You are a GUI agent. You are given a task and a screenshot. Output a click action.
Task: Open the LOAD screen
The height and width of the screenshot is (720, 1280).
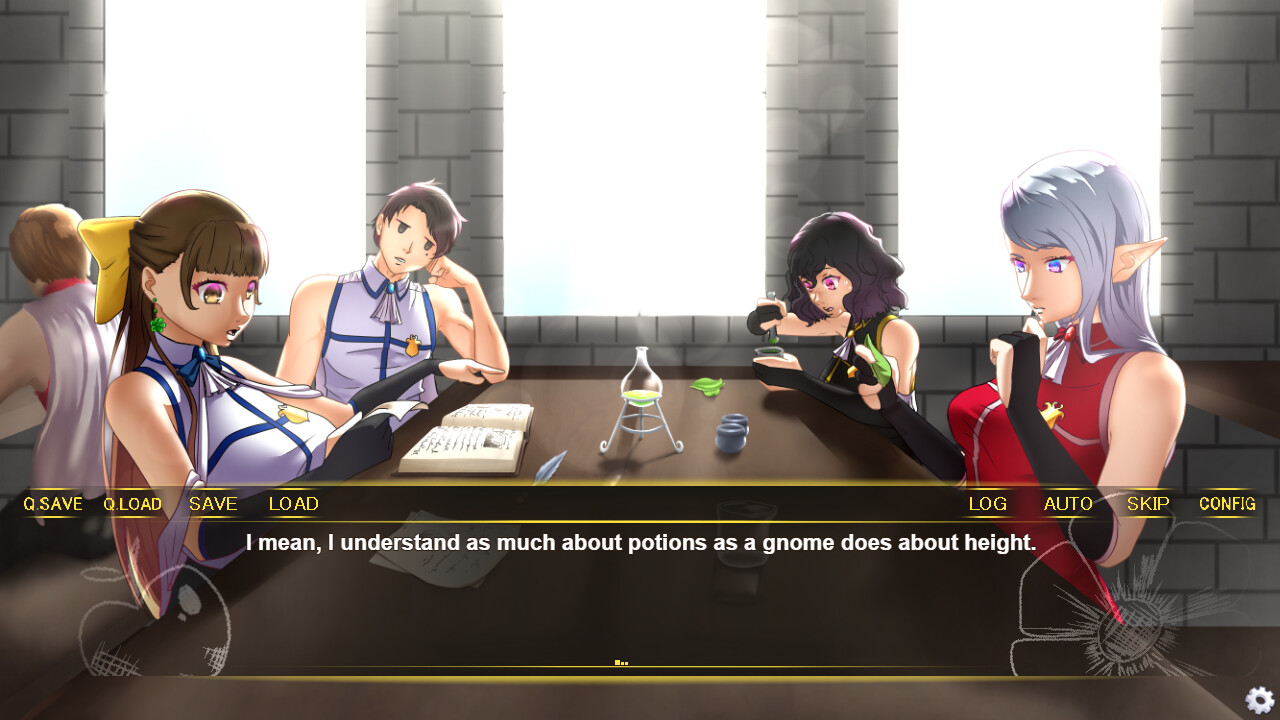pyautogui.click(x=292, y=504)
